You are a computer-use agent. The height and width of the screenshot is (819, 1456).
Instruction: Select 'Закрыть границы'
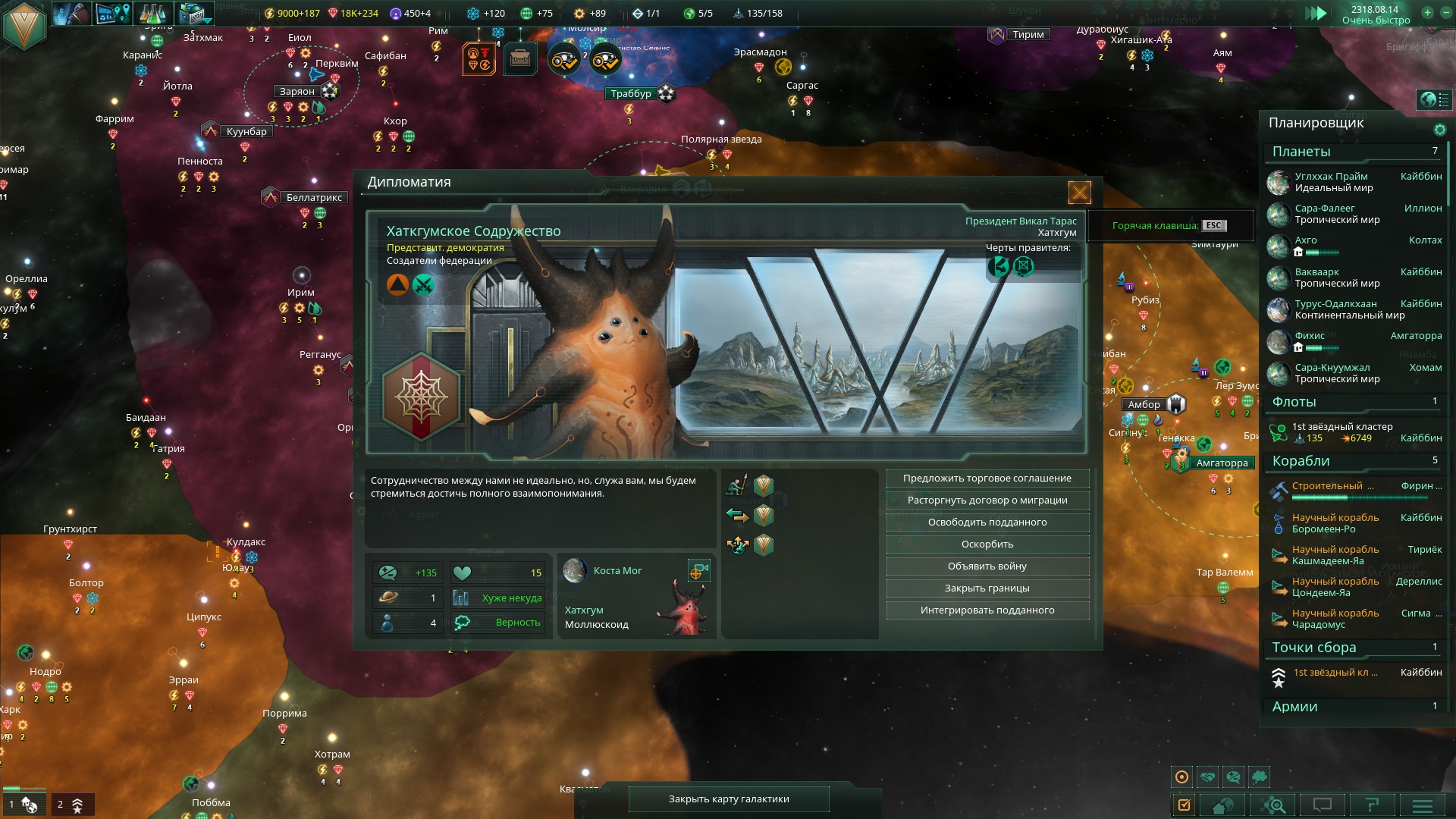[987, 588]
